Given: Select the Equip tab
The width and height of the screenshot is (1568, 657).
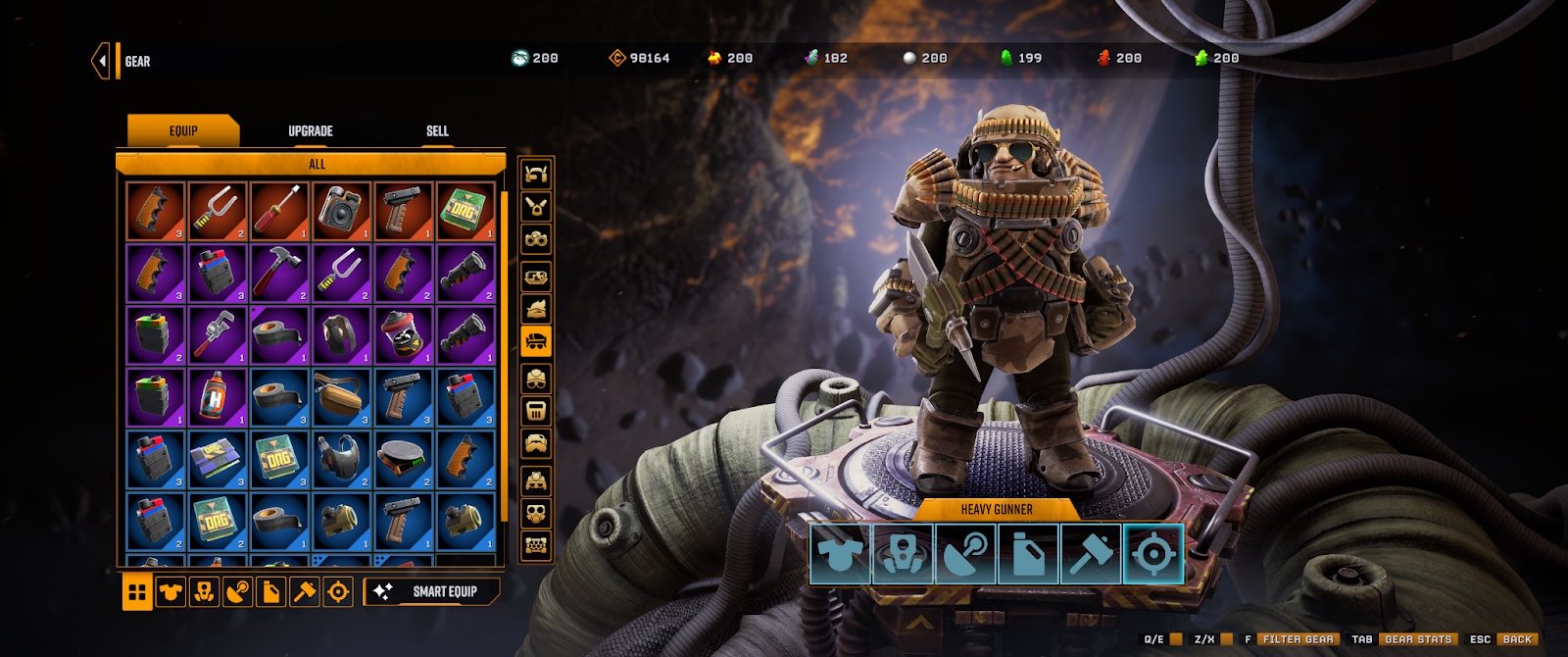Looking at the screenshot, I should click(183, 131).
